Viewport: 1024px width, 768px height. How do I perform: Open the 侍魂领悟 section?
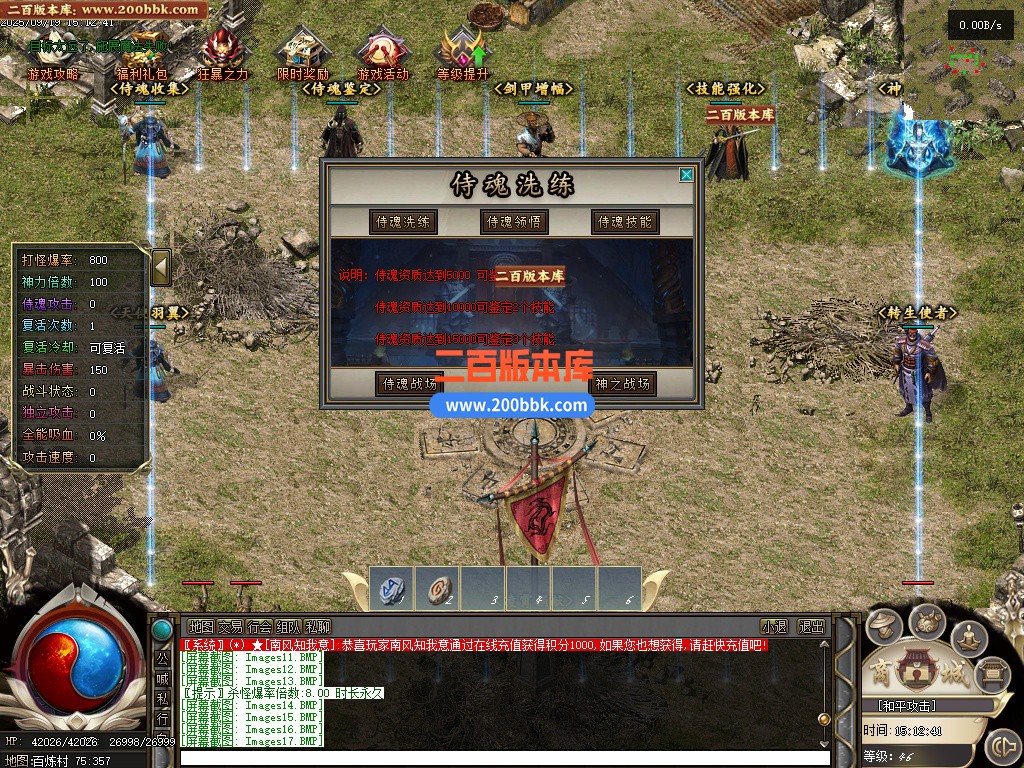tap(514, 222)
